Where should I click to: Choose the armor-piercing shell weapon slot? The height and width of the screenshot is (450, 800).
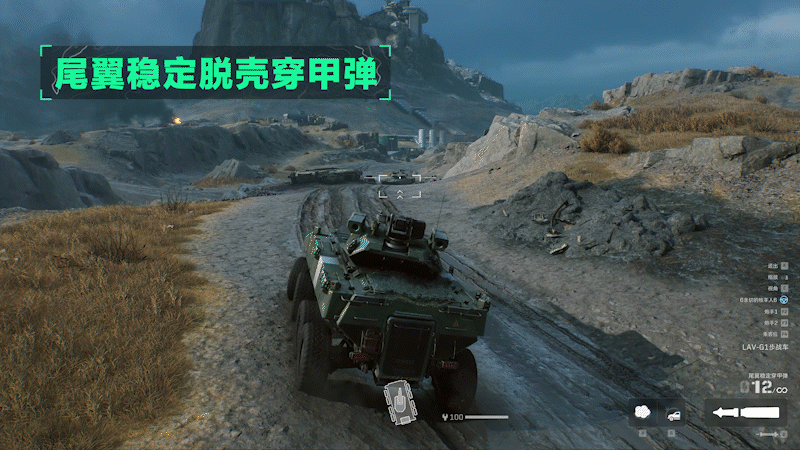pos(744,412)
